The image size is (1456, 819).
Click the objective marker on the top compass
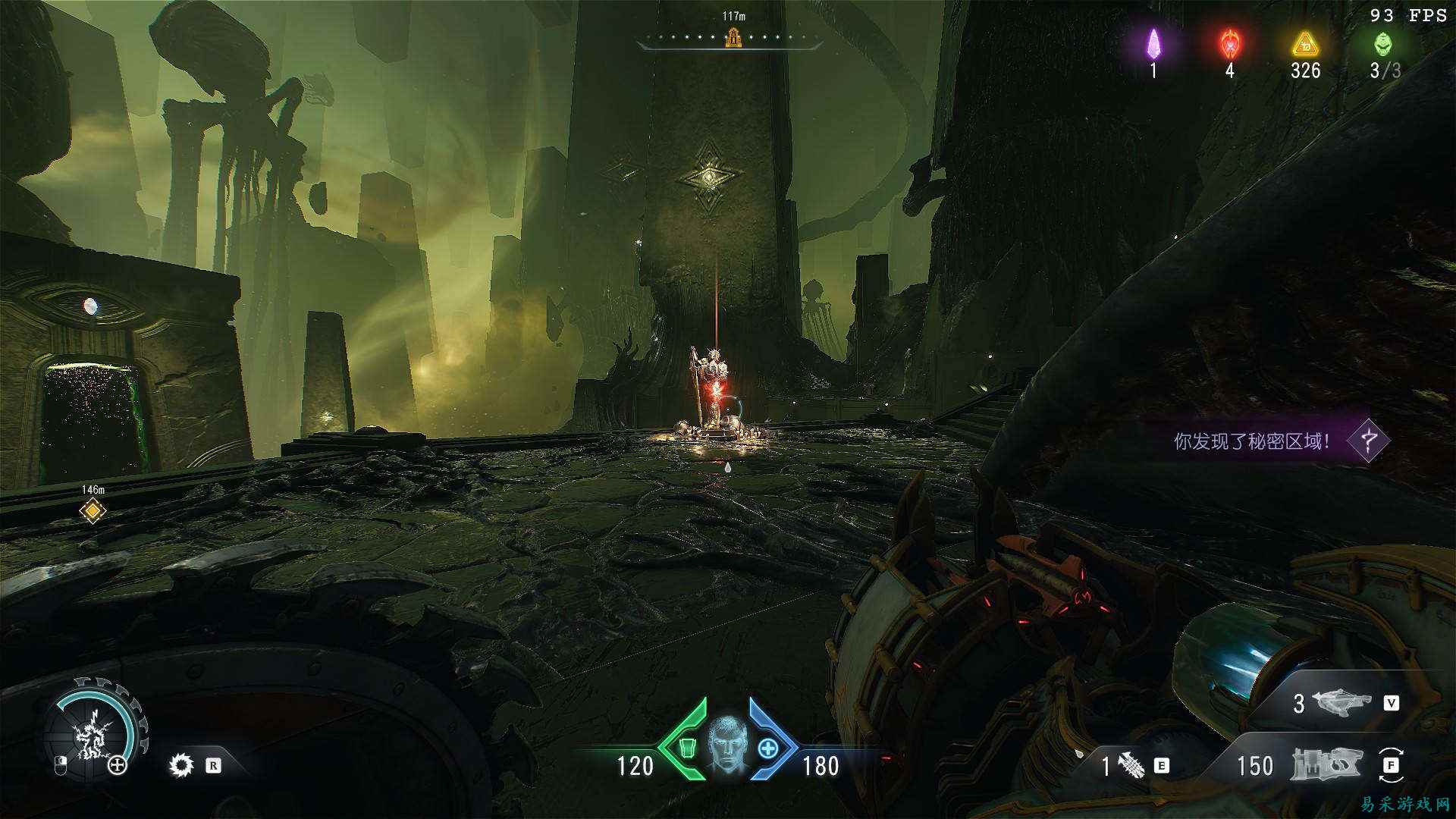[733, 36]
